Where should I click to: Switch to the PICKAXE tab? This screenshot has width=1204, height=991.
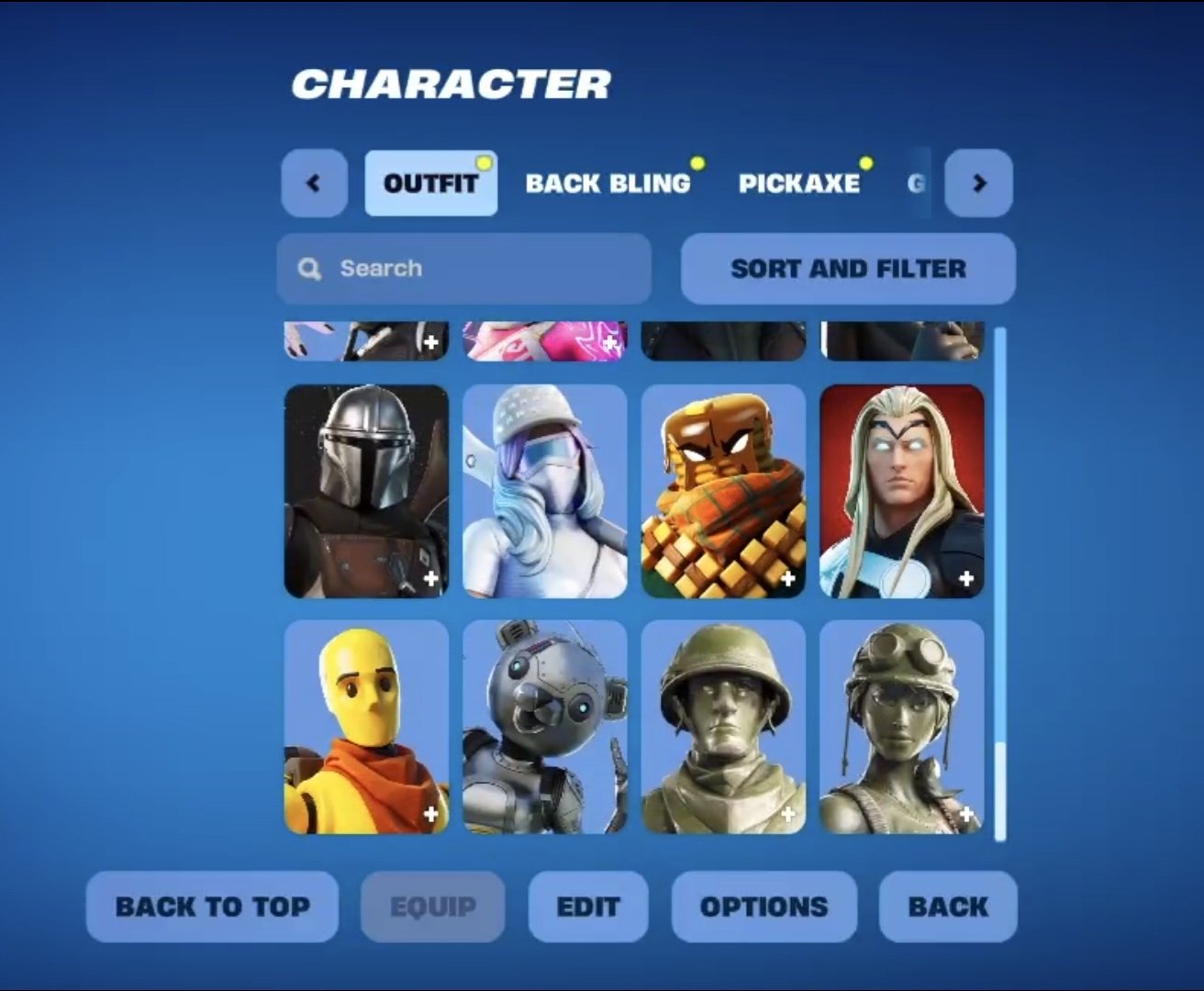(x=800, y=184)
